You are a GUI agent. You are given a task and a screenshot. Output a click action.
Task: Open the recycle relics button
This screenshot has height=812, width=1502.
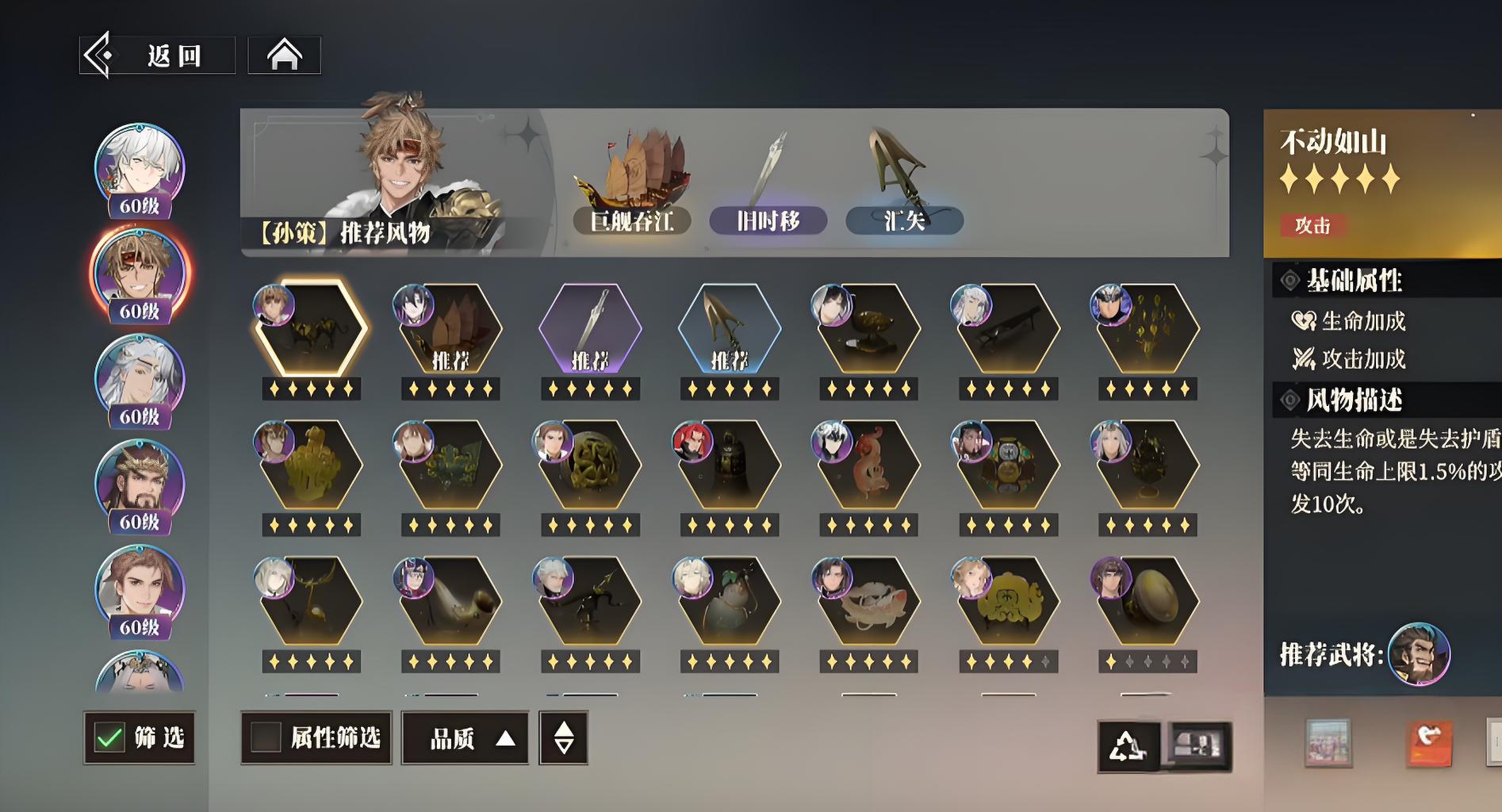(1128, 745)
